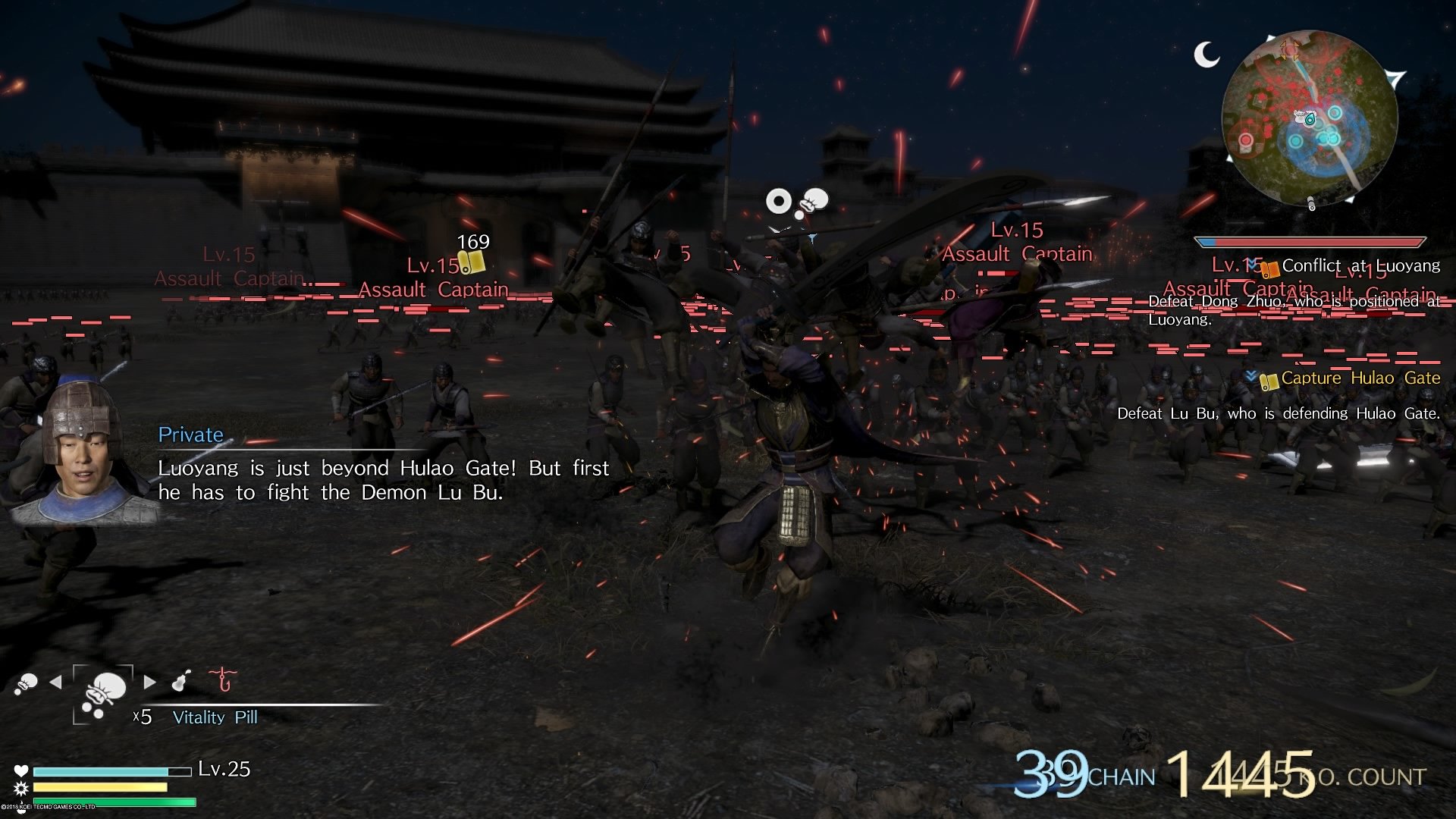Click the white speech bubble above the enemy
Viewport: 1456px width, 819px height.
coord(815,200)
